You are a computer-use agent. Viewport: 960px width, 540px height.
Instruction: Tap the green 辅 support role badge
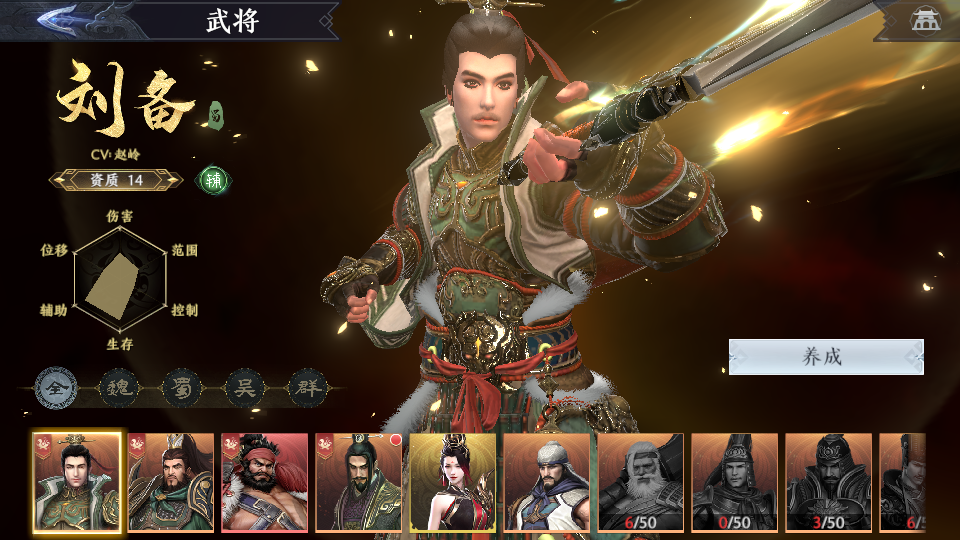tap(213, 180)
